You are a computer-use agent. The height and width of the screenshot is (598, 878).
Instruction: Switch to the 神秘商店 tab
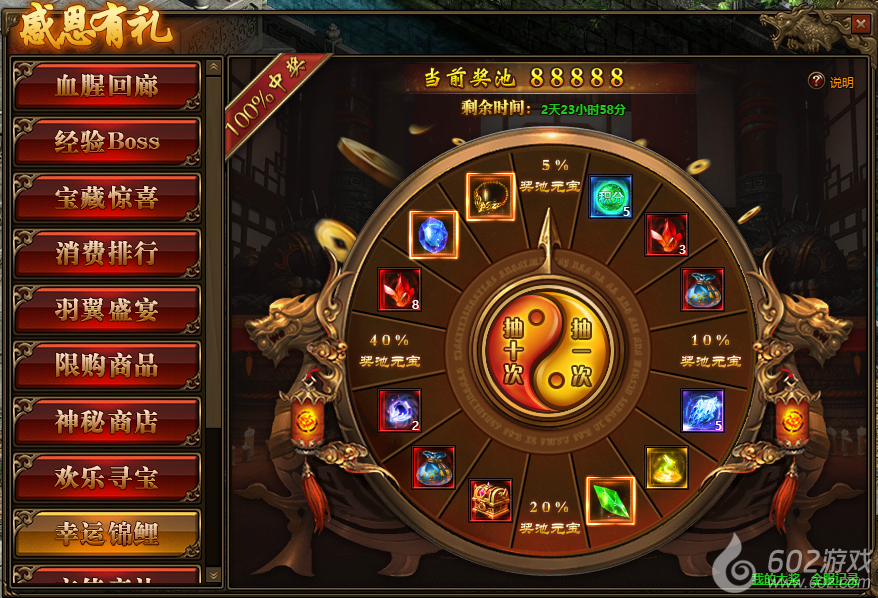107,422
